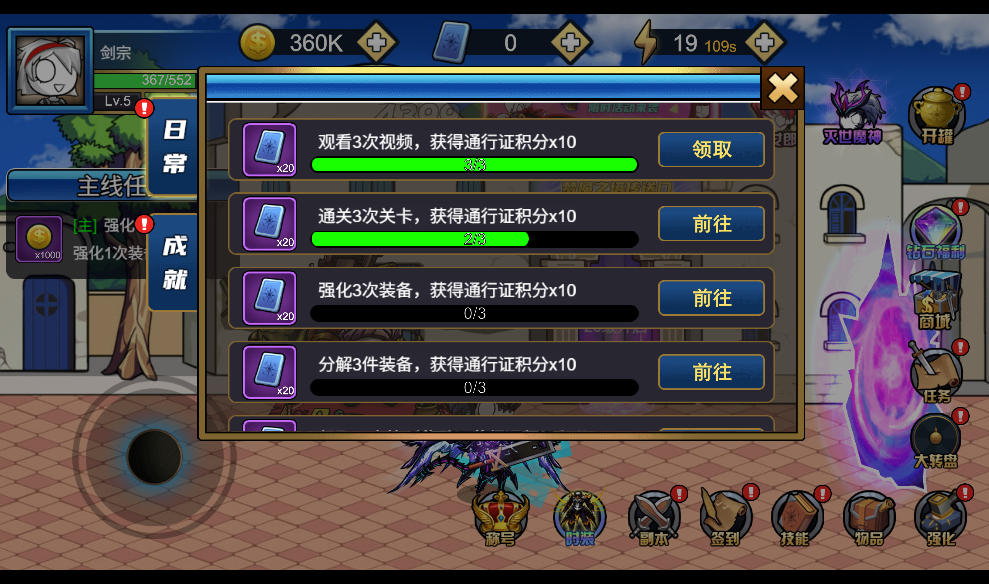Open the 任务 quest menu
989x584 pixels.
936,372
